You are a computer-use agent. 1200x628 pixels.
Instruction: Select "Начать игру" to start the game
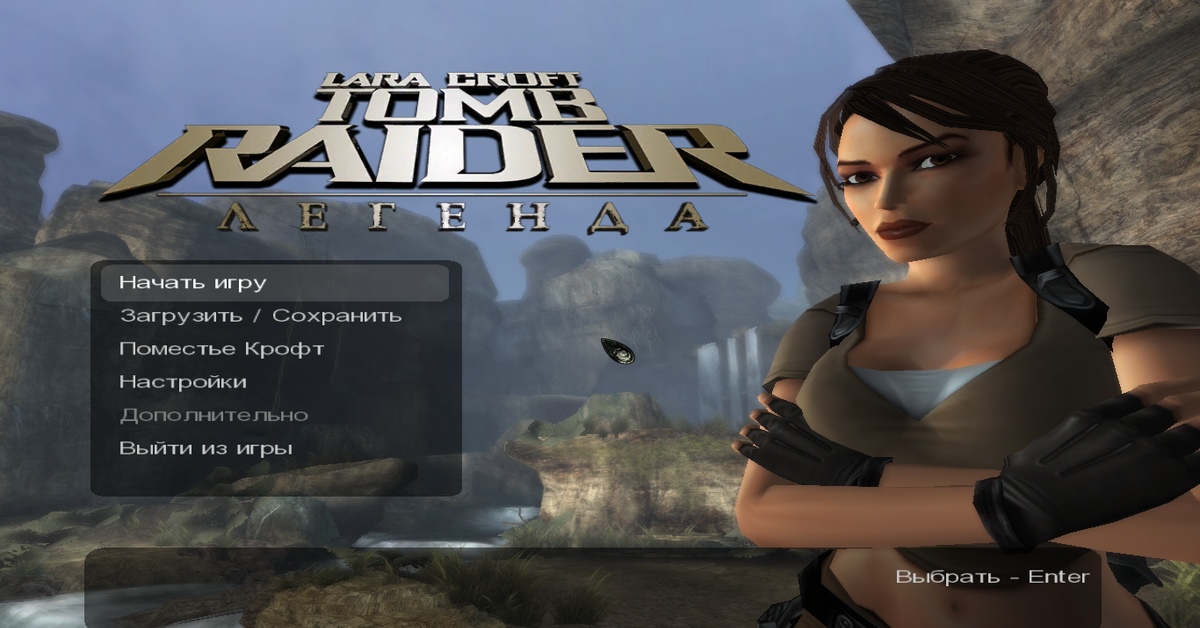pyautogui.click(x=193, y=283)
